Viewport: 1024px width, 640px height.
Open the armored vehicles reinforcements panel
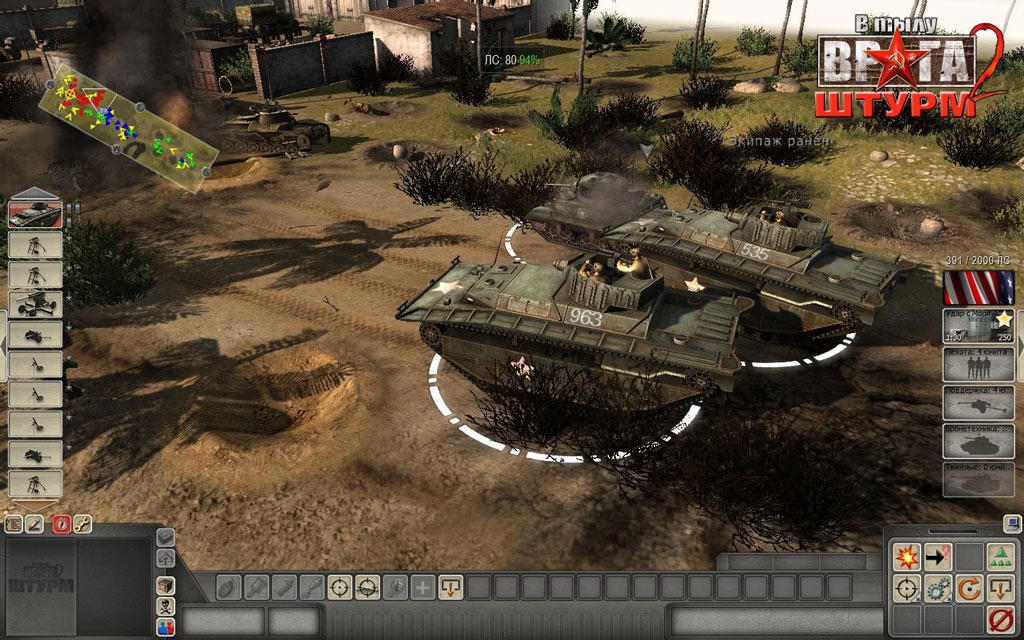(x=979, y=441)
